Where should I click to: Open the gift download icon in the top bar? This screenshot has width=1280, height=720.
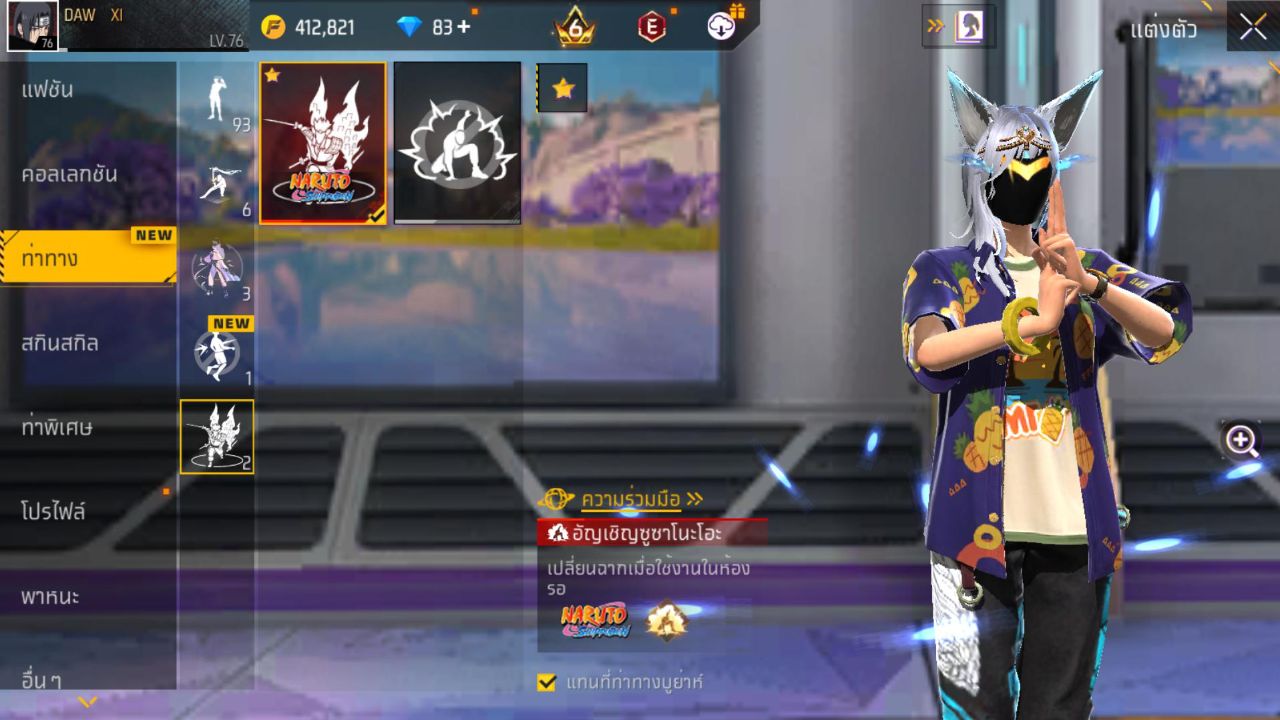(722, 27)
